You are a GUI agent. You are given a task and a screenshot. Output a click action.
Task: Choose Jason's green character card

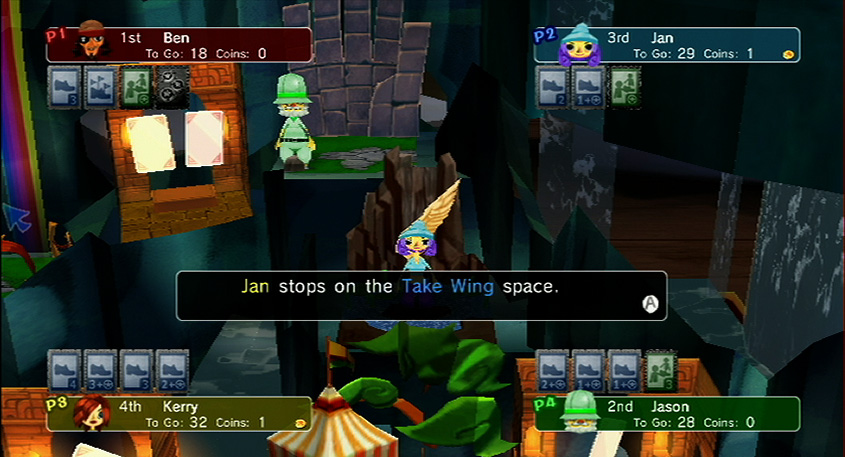pos(660,368)
